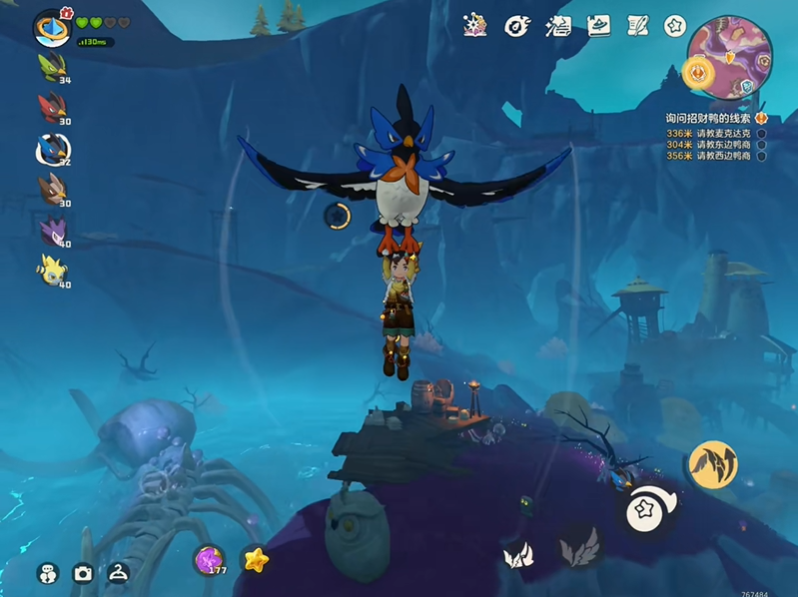Open the eyeball creature menu icon

[x=517, y=26]
